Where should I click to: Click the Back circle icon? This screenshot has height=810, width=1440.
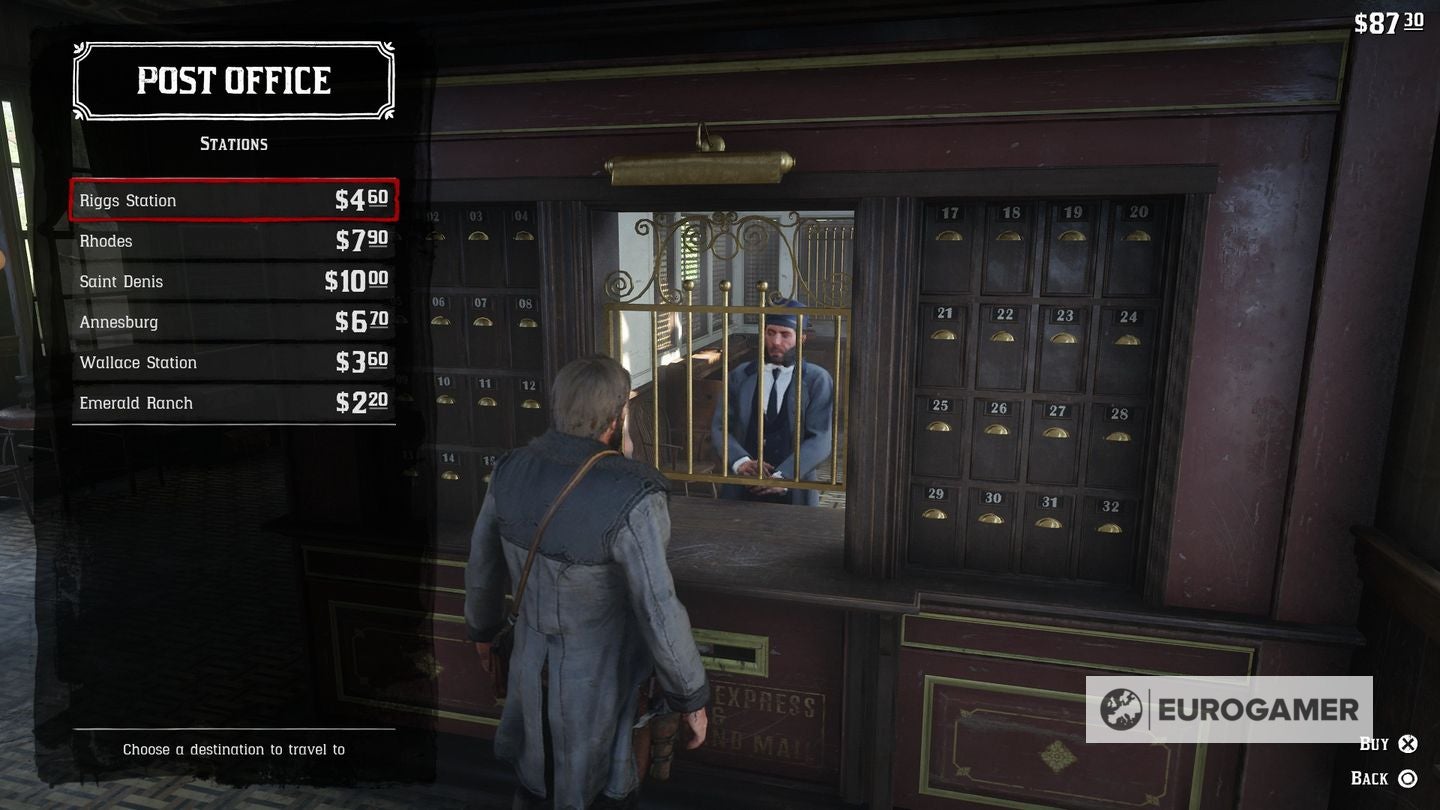[1410, 778]
